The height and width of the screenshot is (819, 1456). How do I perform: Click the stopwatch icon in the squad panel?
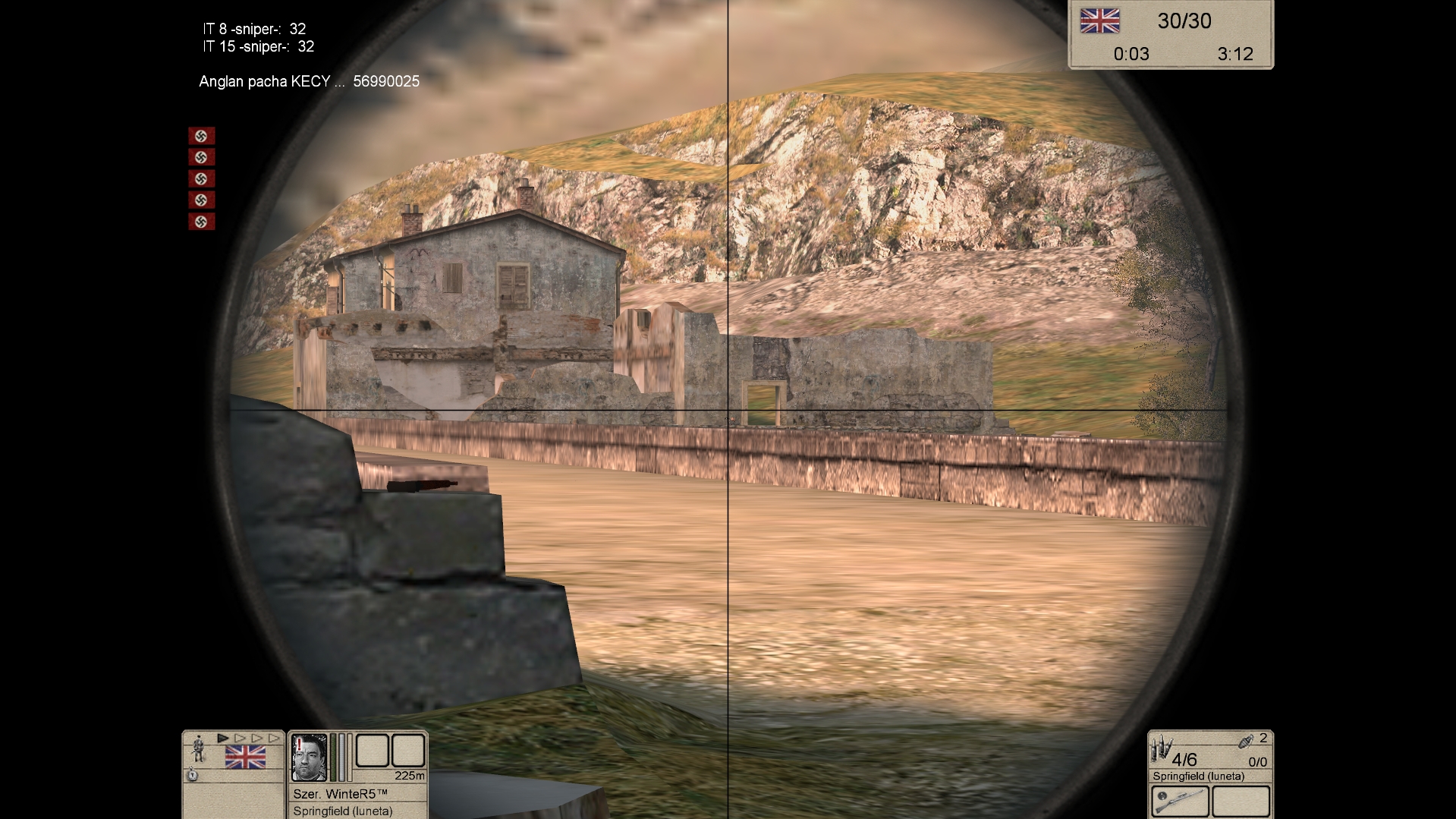click(x=193, y=775)
